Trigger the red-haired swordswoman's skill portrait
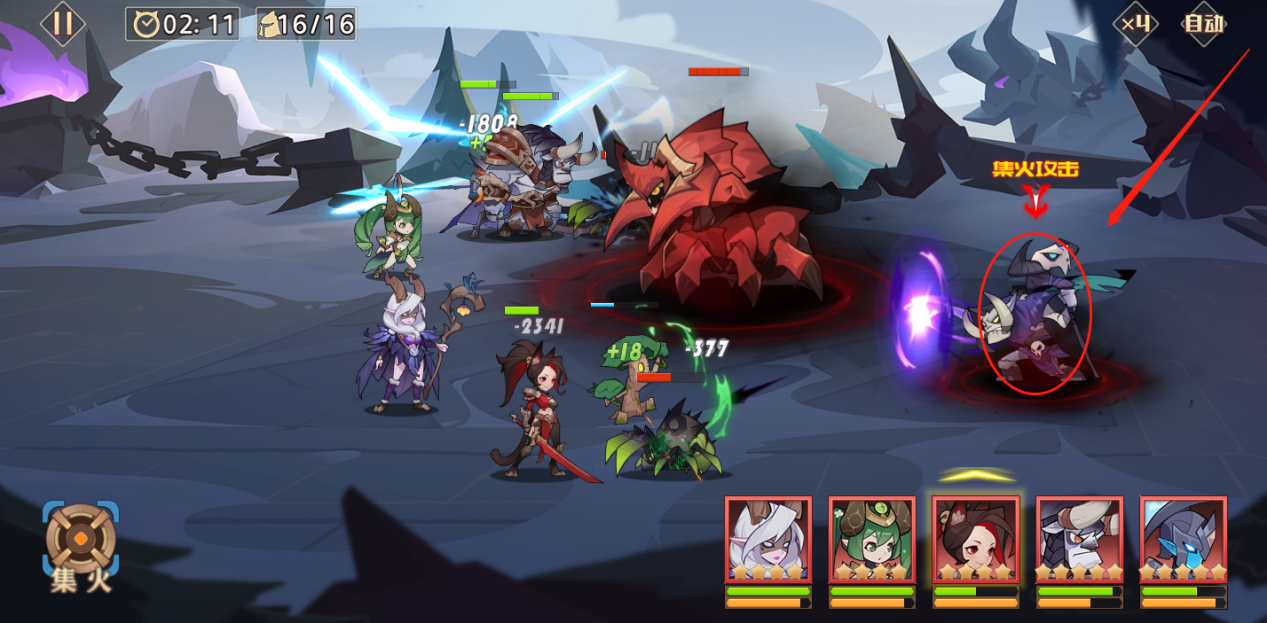This screenshot has height=623, width=1267. click(x=975, y=540)
